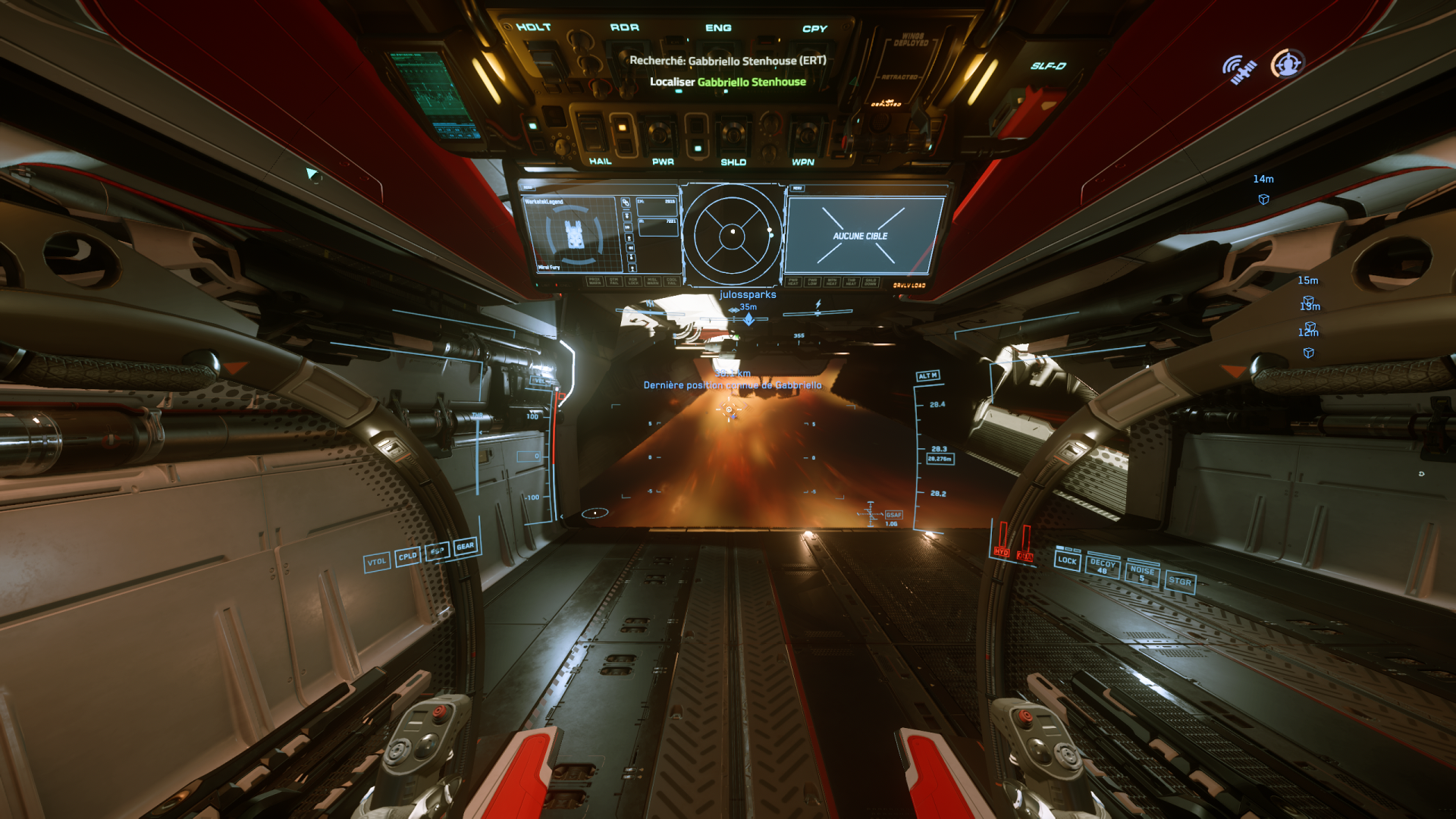Click the chain-link icon on the left display

coord(626,202)
